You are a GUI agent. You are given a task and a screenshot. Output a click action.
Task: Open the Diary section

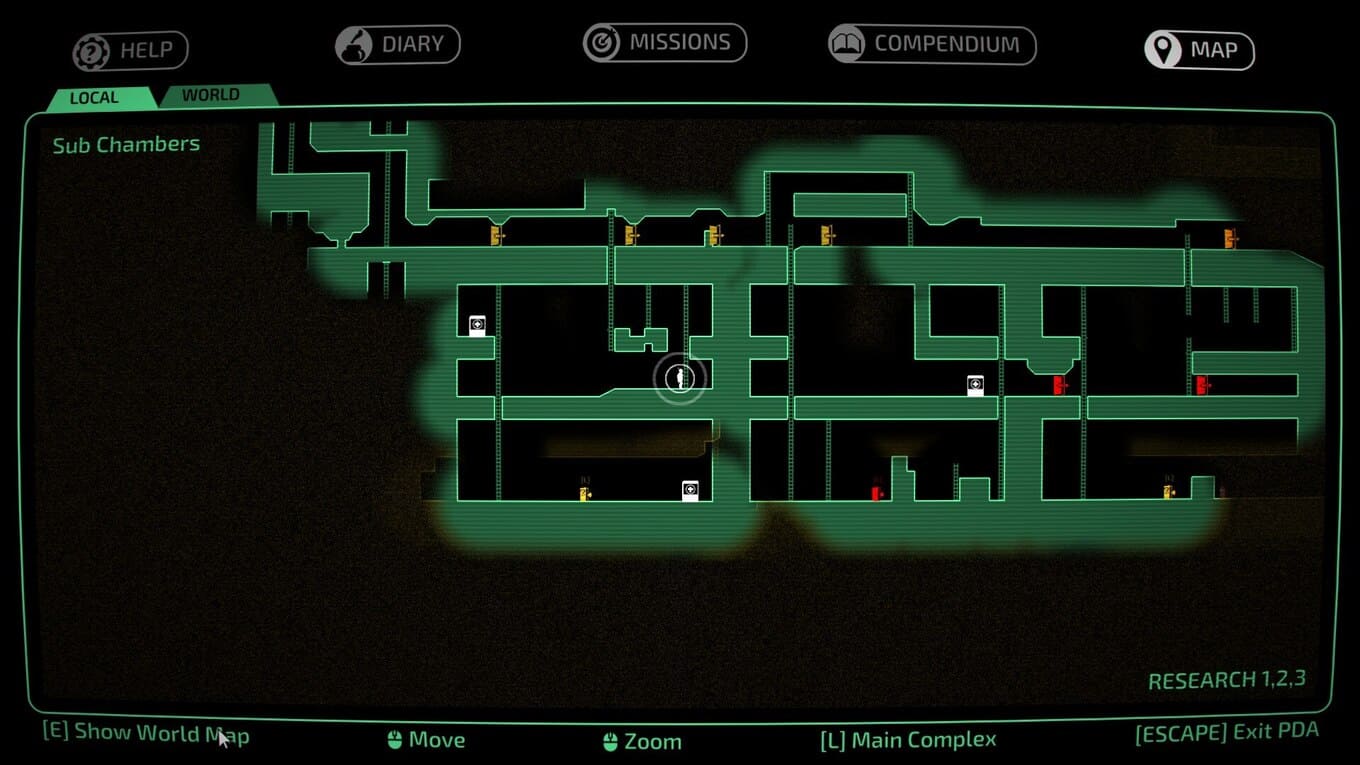pyautogui.click(x=397, y=45)
